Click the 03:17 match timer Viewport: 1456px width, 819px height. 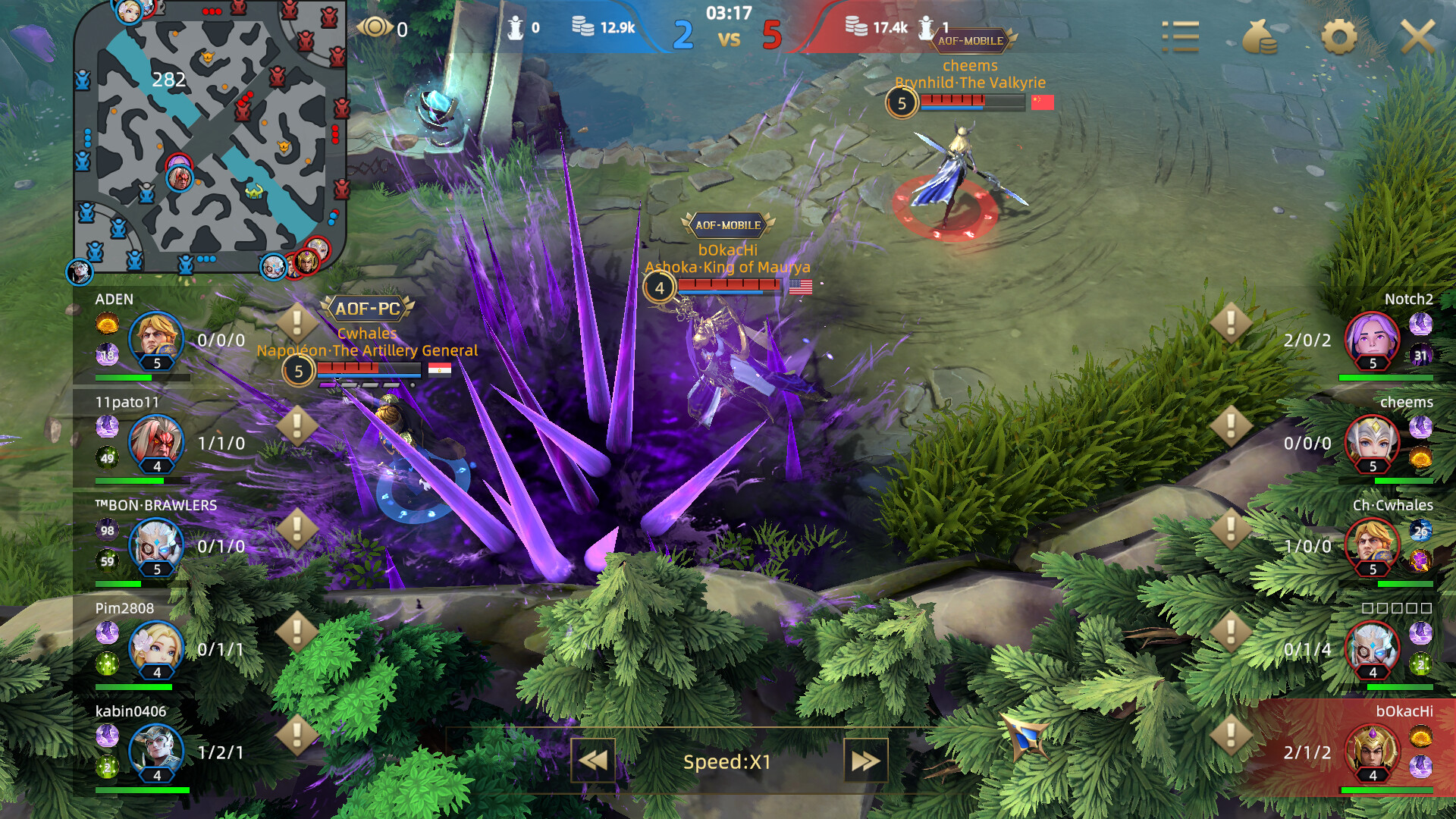click(x=729, y=13)
